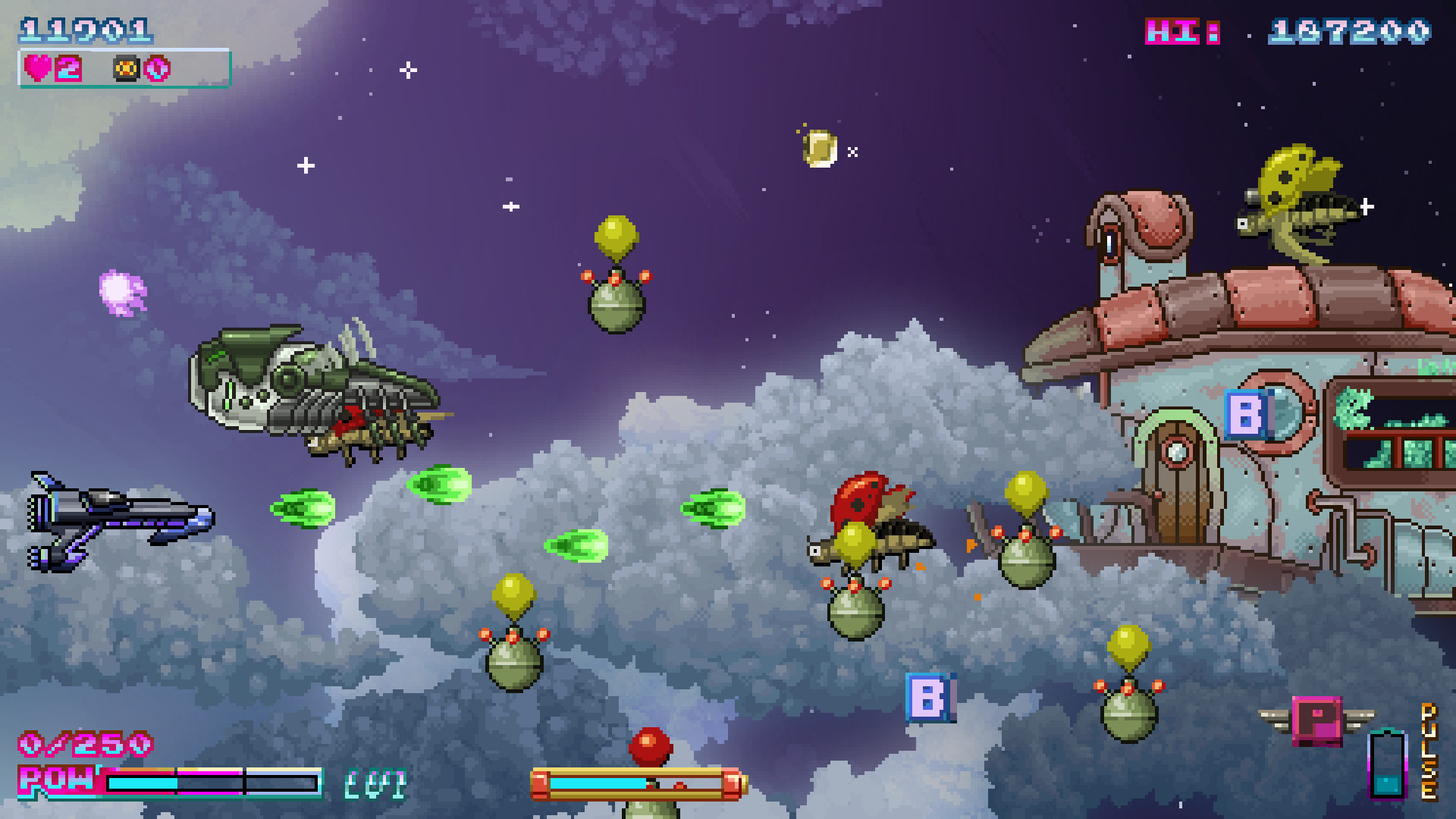
Task: Click the infinite bomb stock icon
Action: click(126, 69)
